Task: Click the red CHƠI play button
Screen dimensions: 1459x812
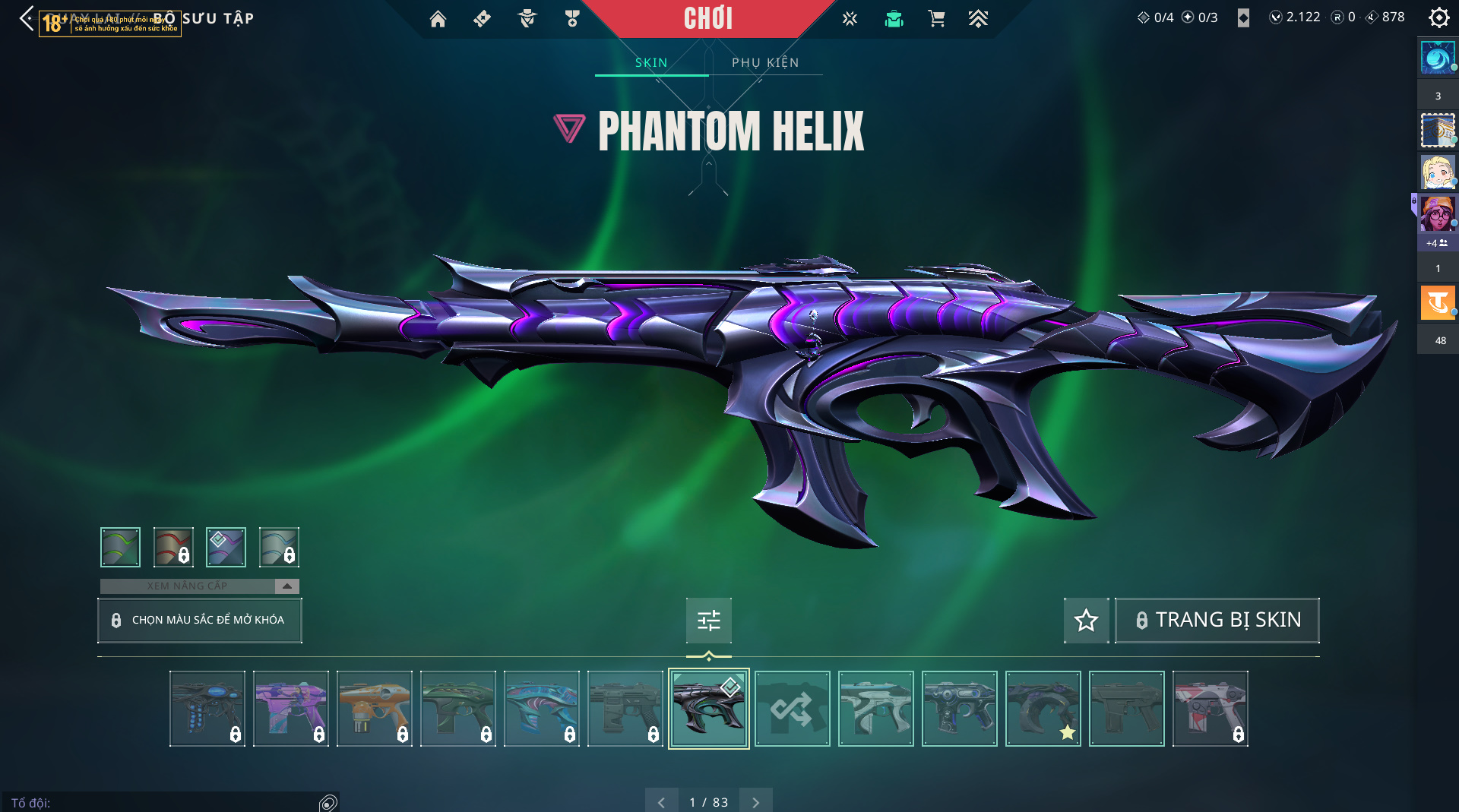Action: 707,18
